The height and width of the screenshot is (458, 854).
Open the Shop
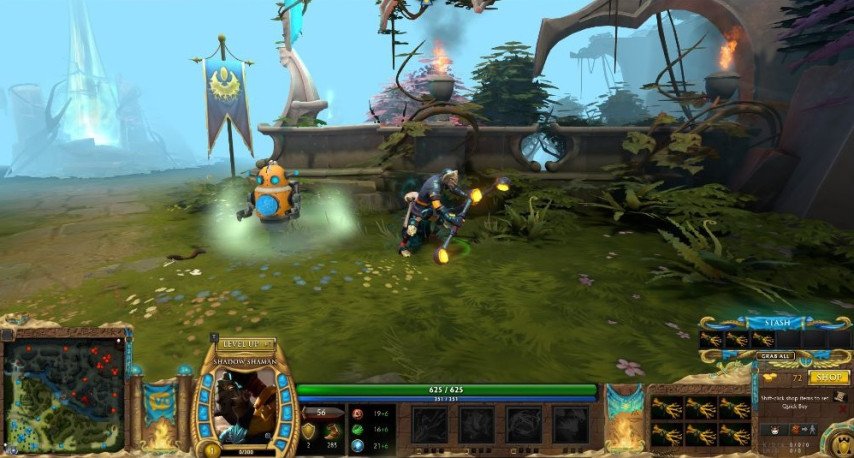point(829,378)
